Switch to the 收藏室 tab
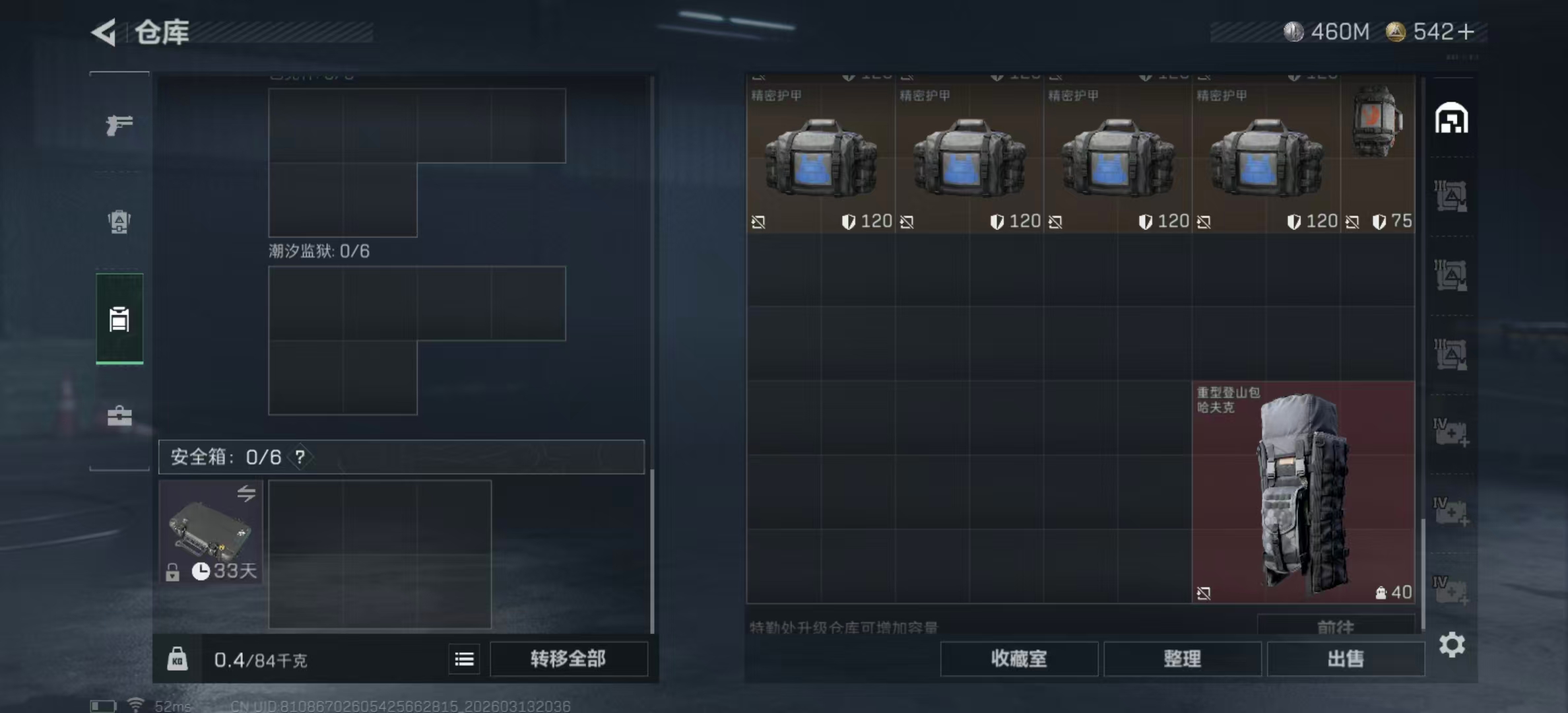 (x=1019, y=659)
